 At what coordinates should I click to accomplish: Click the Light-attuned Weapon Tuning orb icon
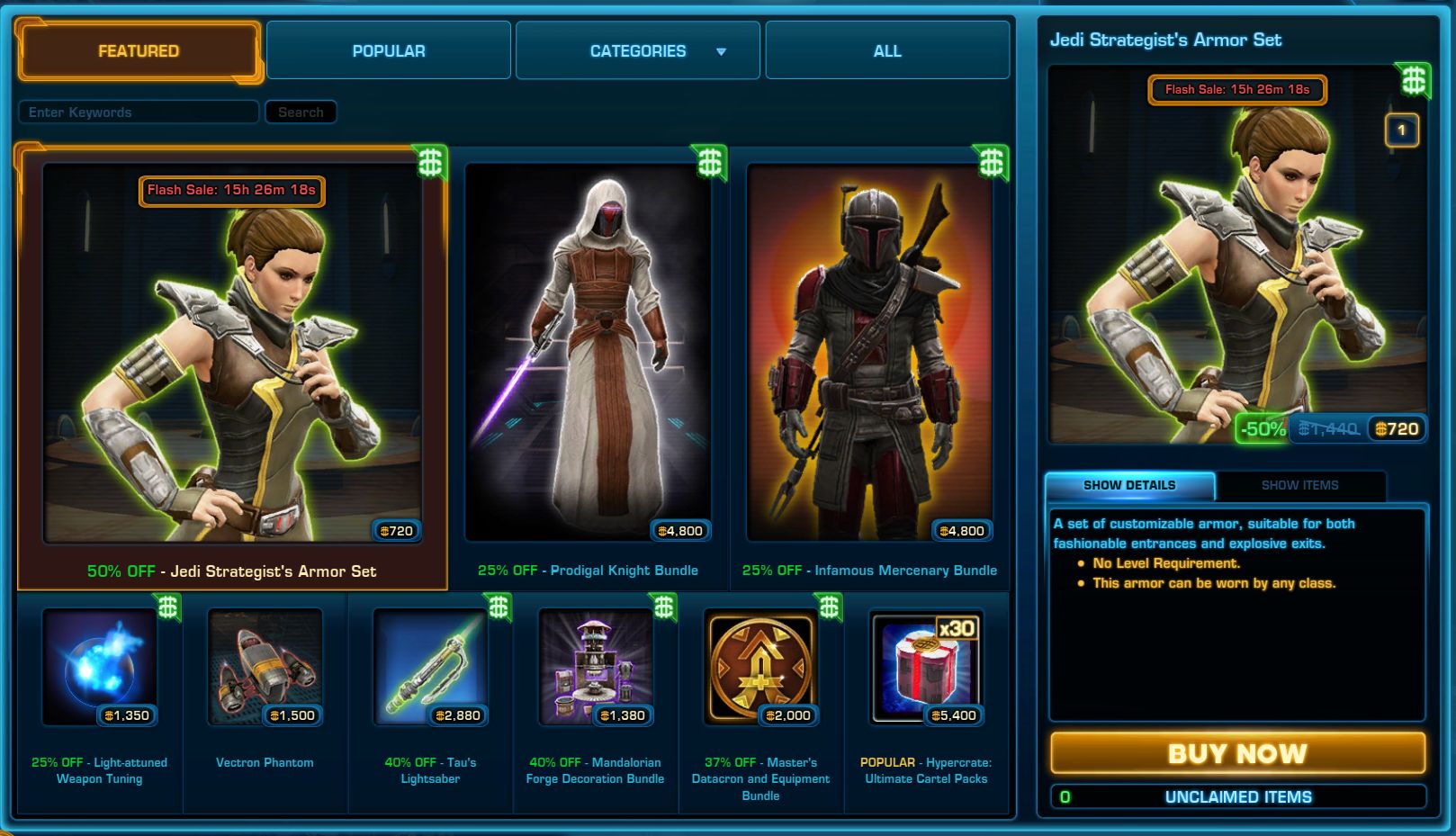click(99, 666)
